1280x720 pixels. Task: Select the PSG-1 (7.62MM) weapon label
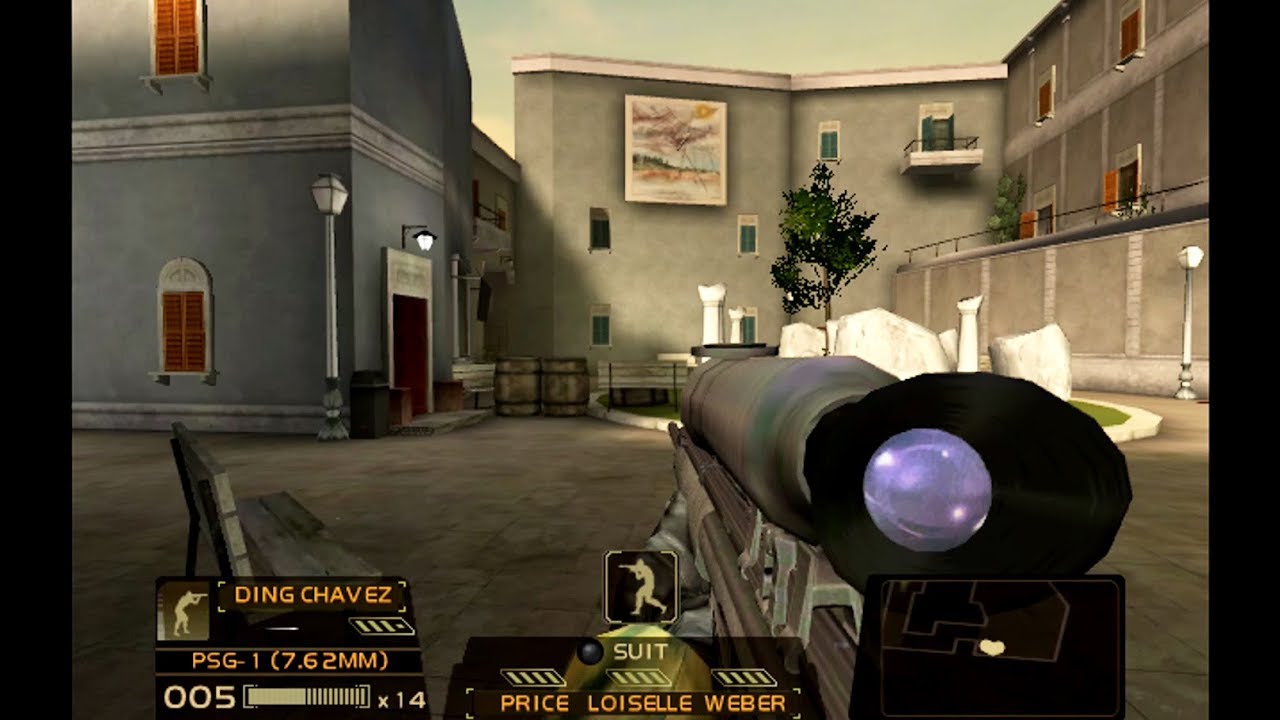pos(290,661)
